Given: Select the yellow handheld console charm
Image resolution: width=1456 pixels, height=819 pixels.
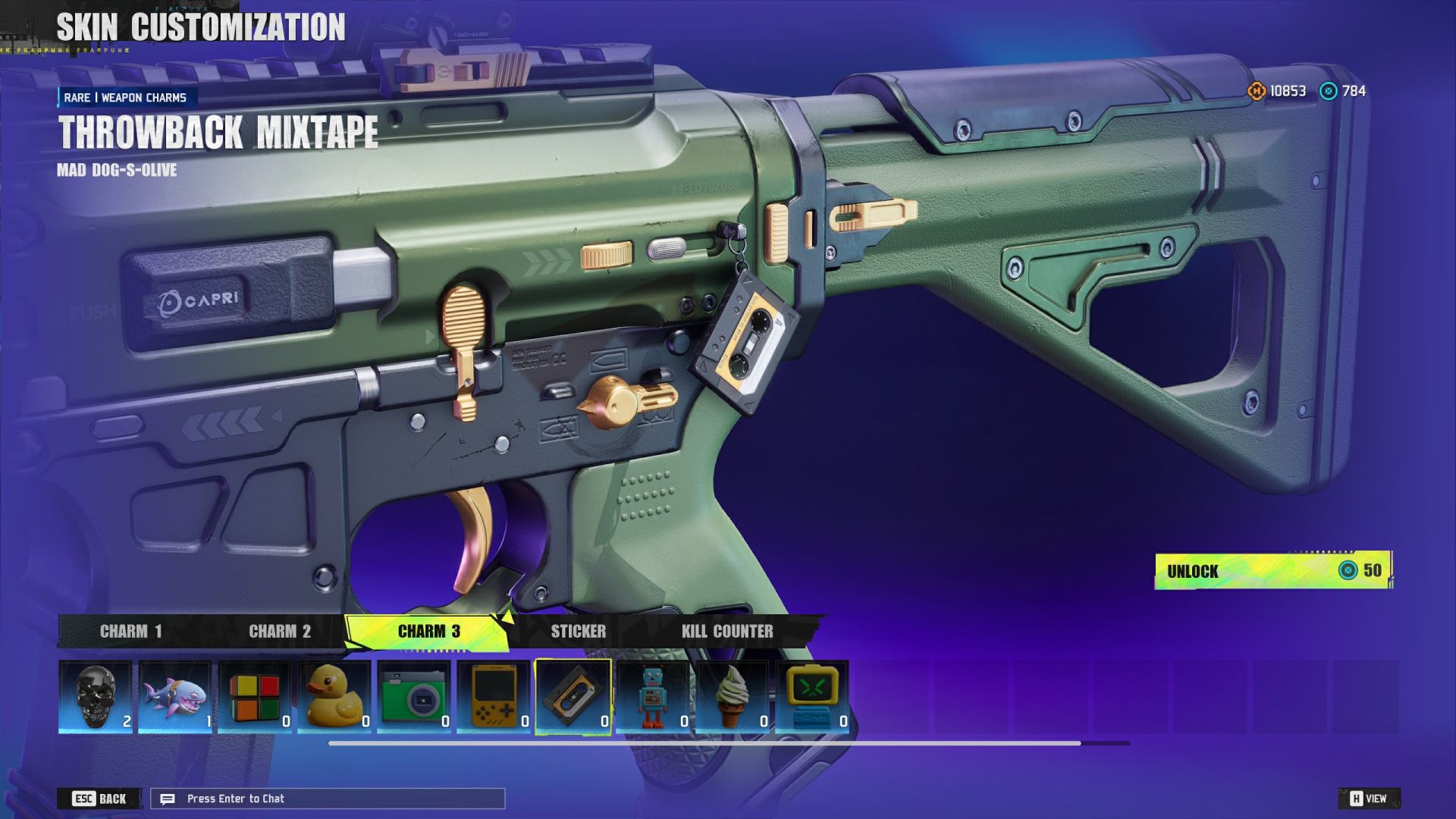Looking at the screenshot, I should point(494,696).
